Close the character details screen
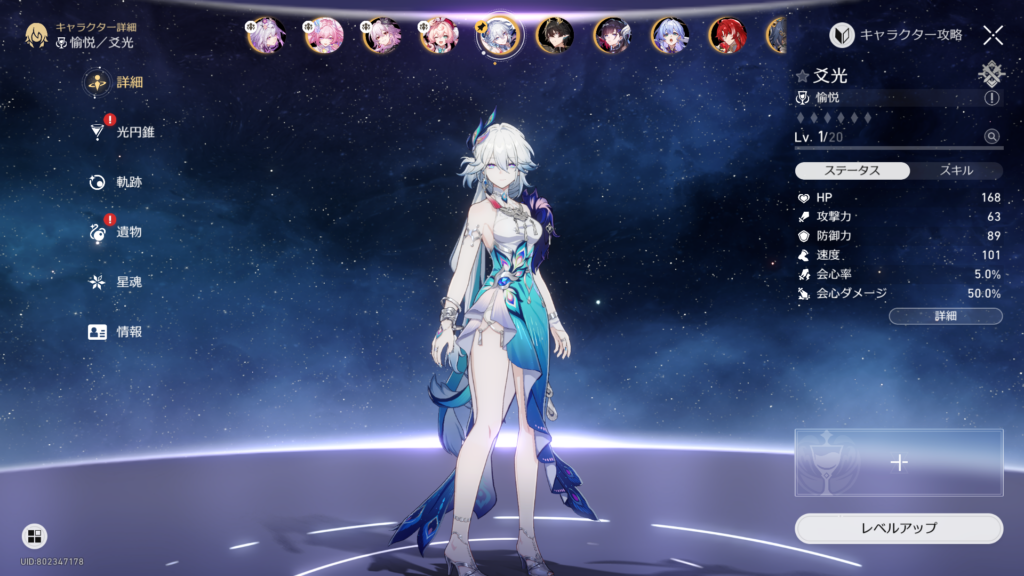 (x=992, y=35)
